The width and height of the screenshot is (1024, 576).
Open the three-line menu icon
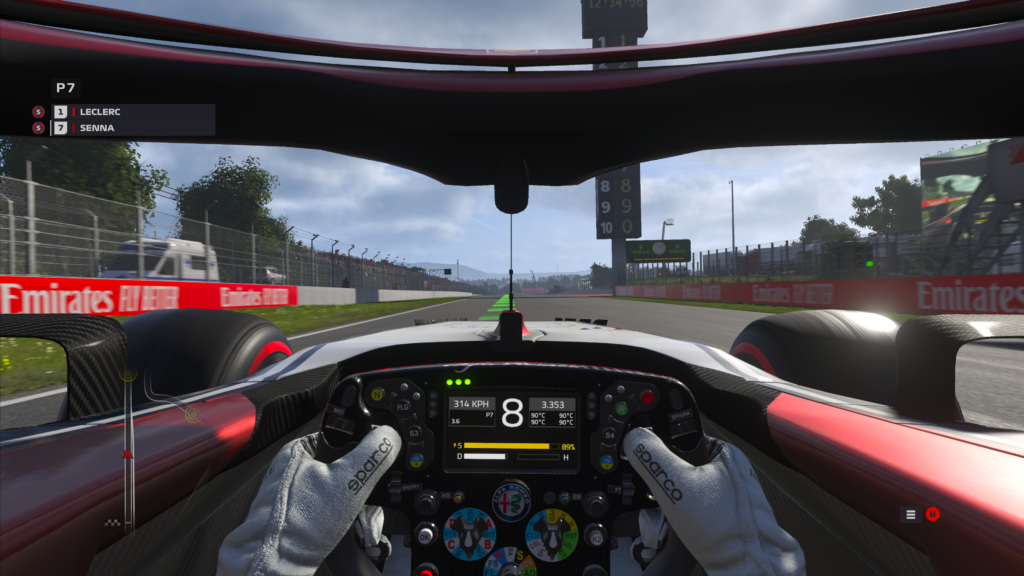(910, 514)
